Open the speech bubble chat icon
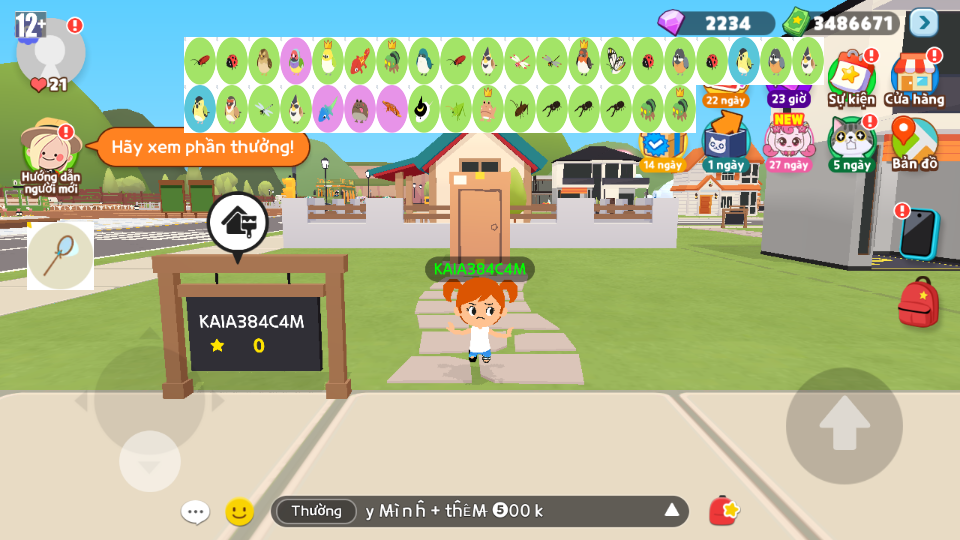 [195, 512]
